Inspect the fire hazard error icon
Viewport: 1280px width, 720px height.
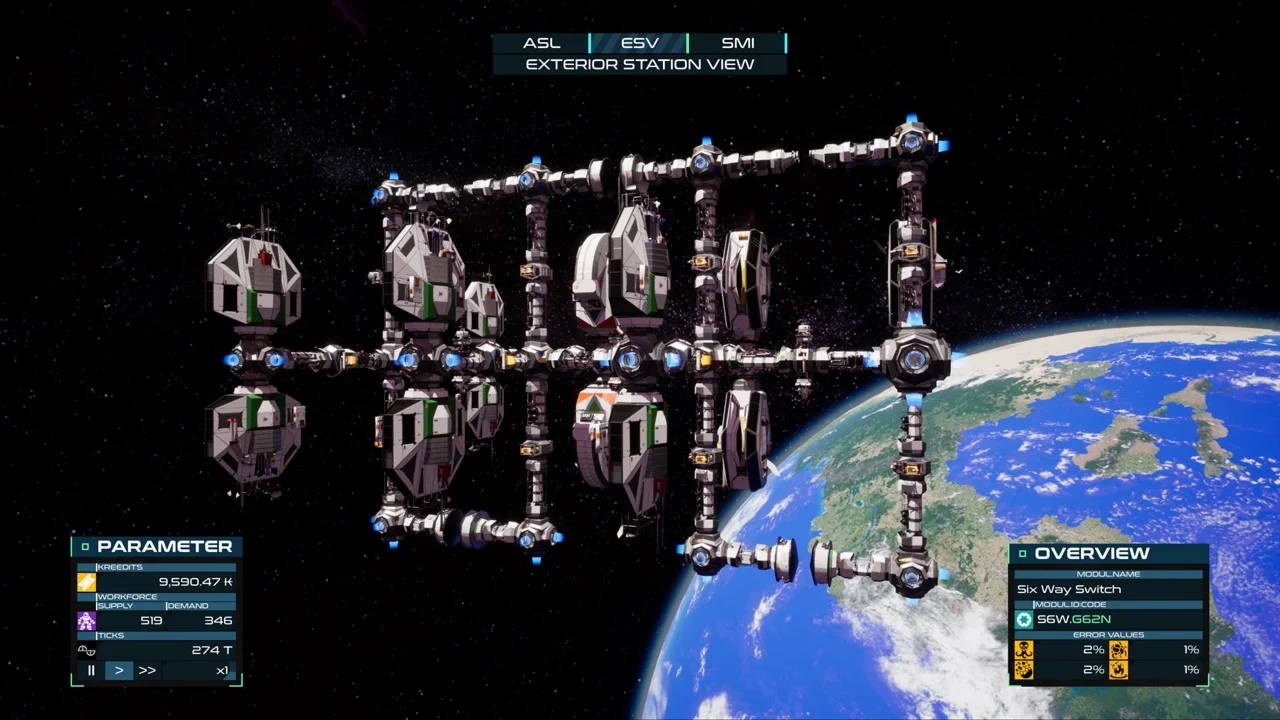(1118, 670)
